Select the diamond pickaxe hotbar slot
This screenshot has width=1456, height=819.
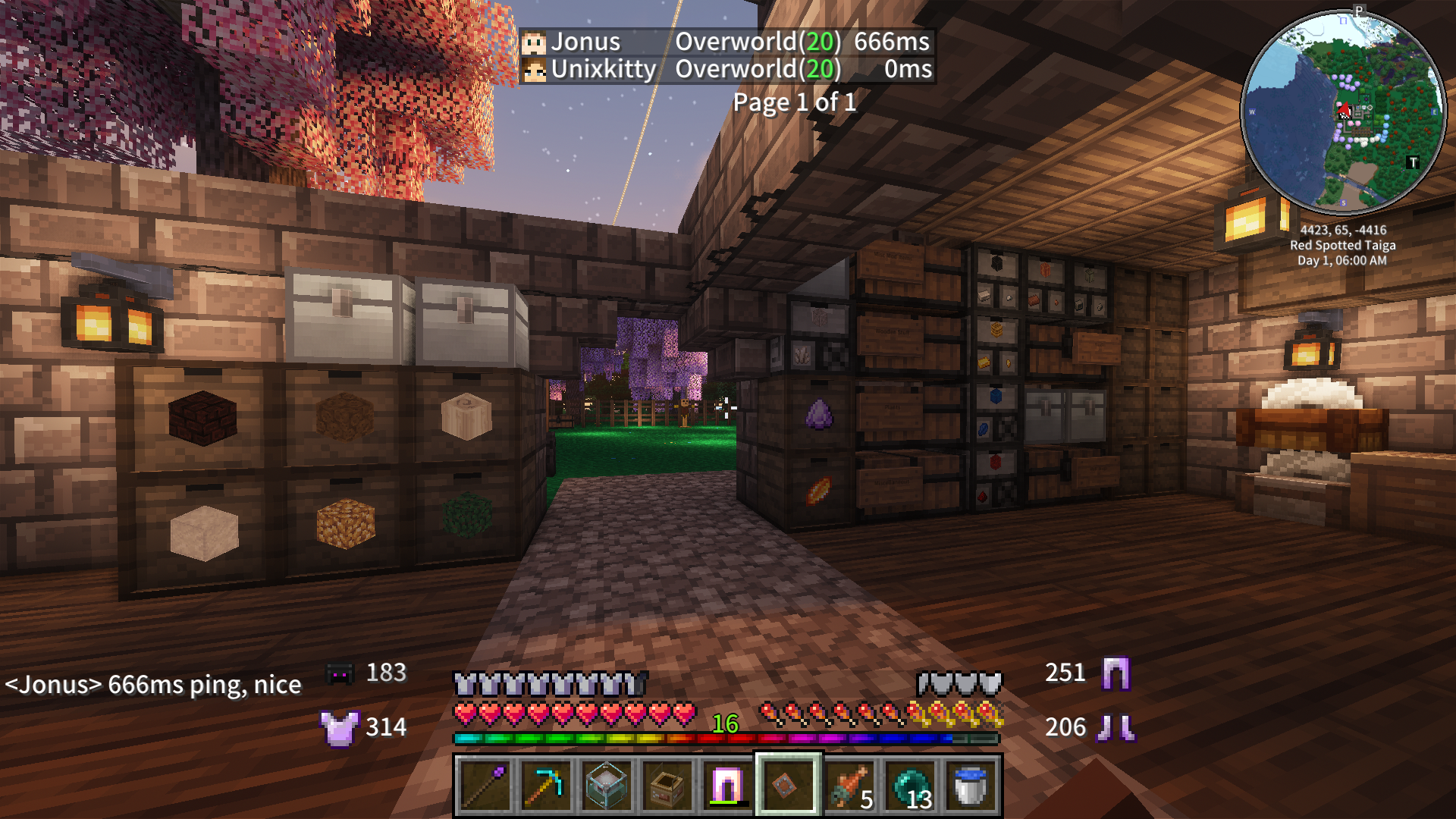[546, 786]
